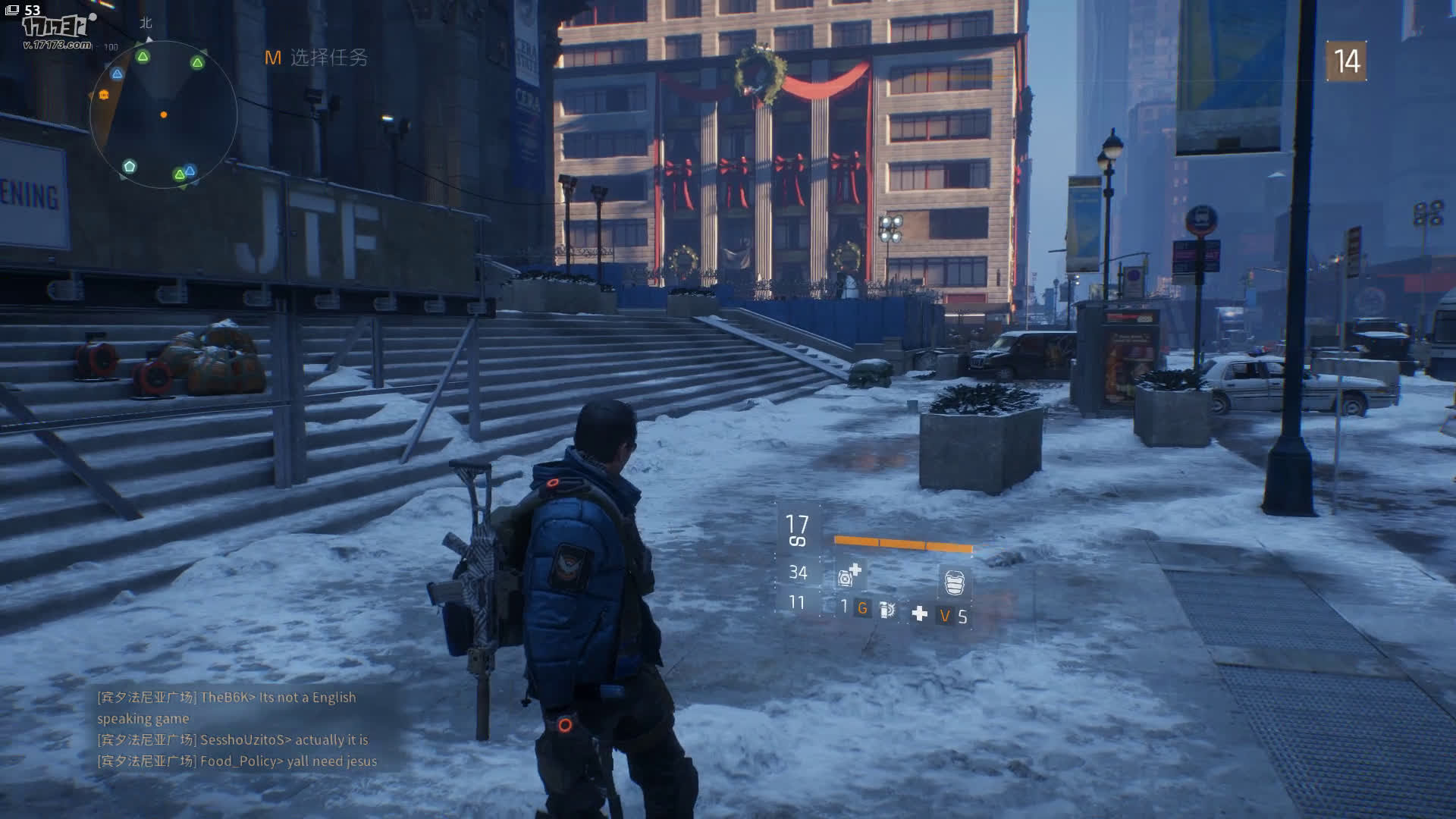Click the teal pentagon marker on minimap
This screenshot has width=1456, height=819.
130,166
